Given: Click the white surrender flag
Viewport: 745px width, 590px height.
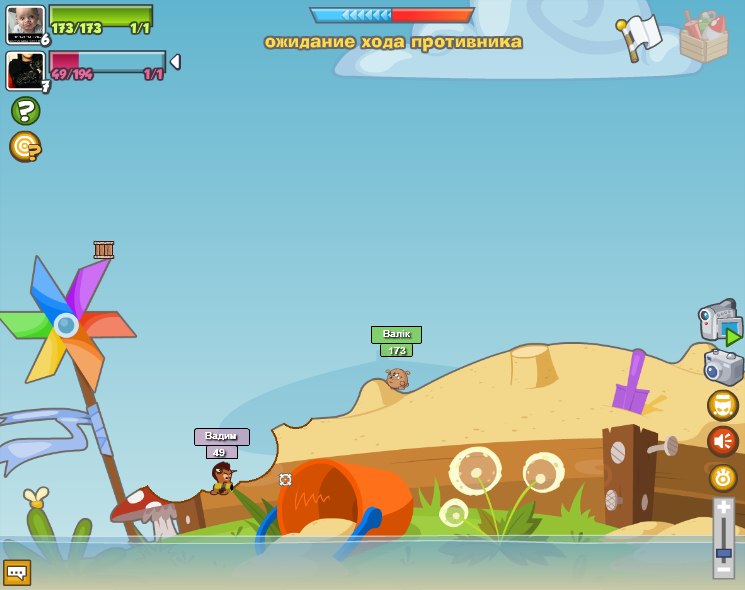Looking at the screenshot, I should (639, 36).
